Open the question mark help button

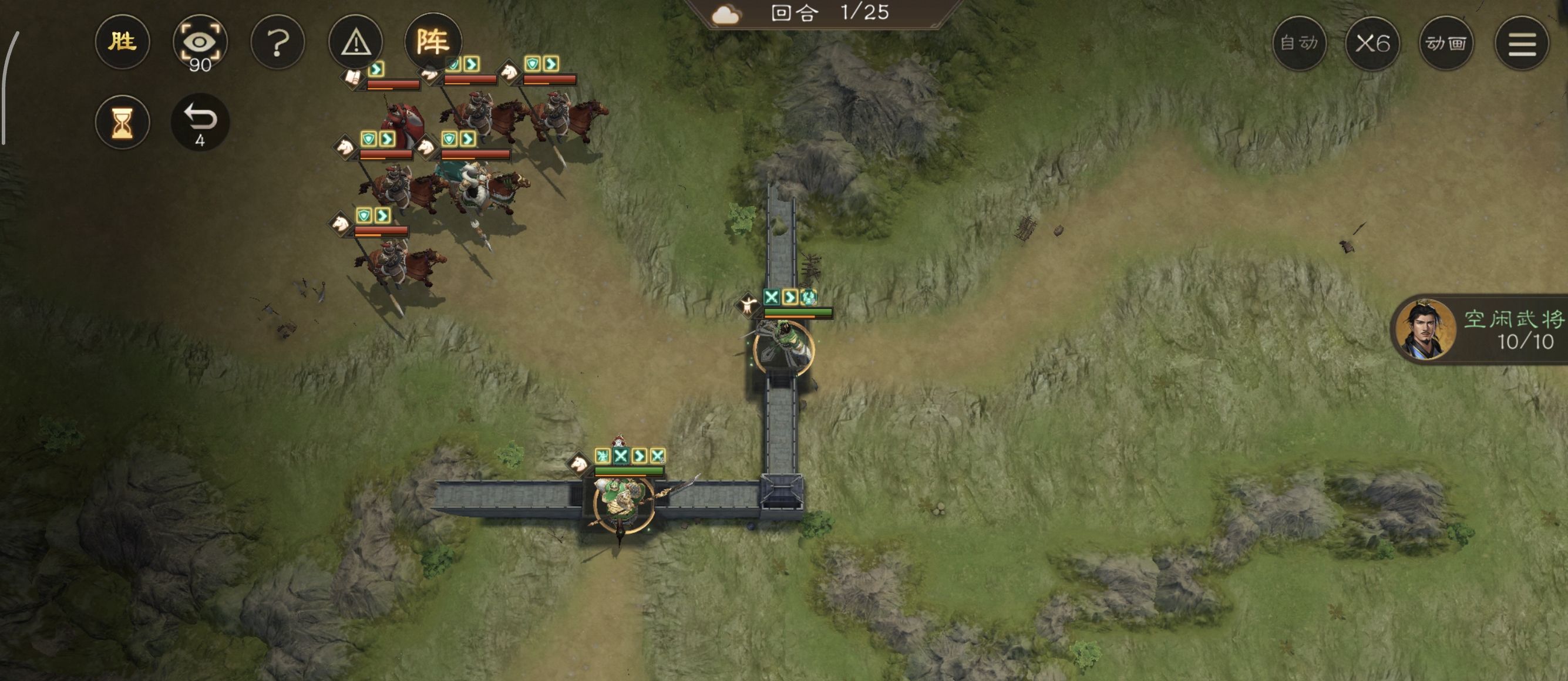(x=278, y=43)
